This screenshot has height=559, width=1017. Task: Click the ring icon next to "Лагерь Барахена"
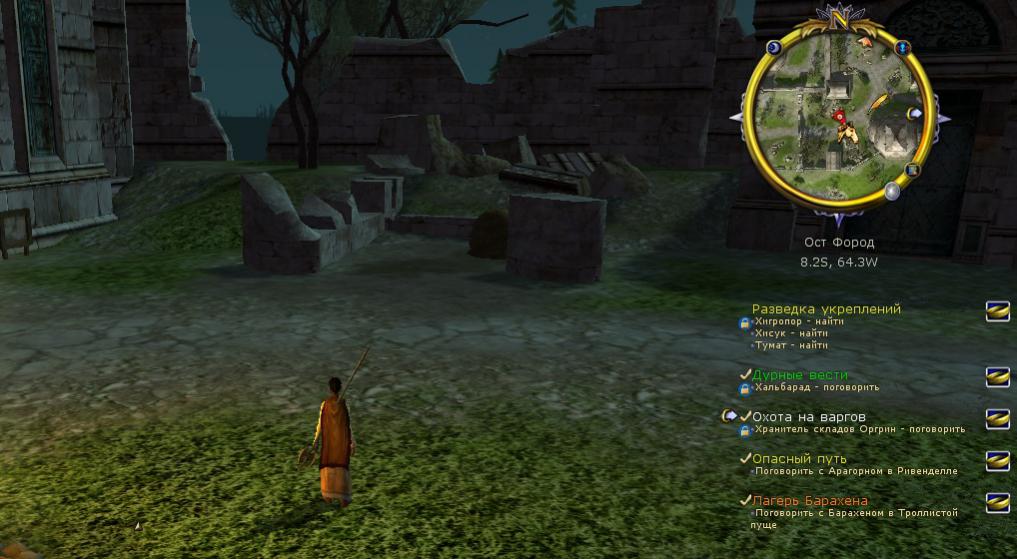[x=997, y=502]
